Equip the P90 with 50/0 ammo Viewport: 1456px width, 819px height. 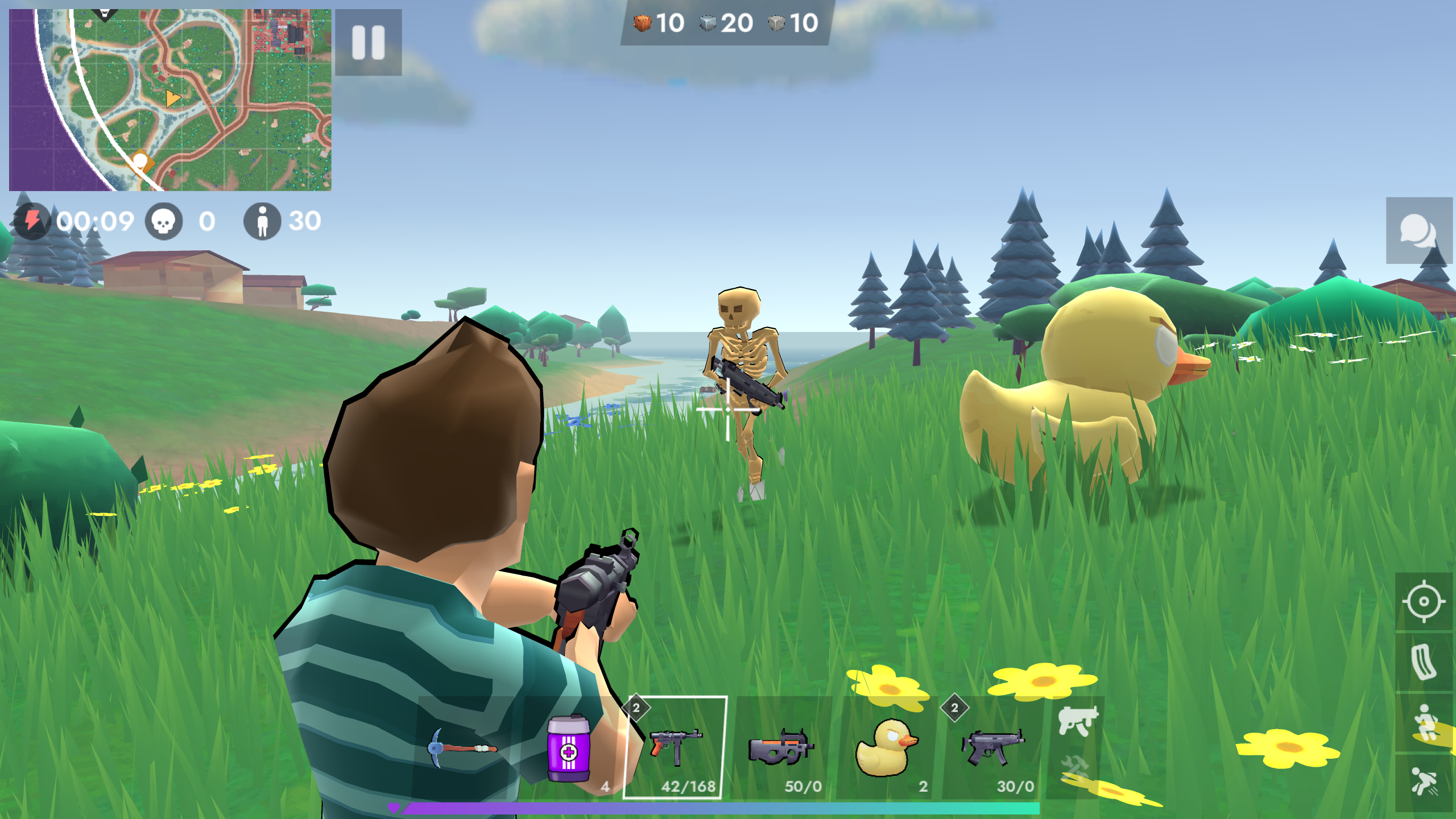(782, 751)
